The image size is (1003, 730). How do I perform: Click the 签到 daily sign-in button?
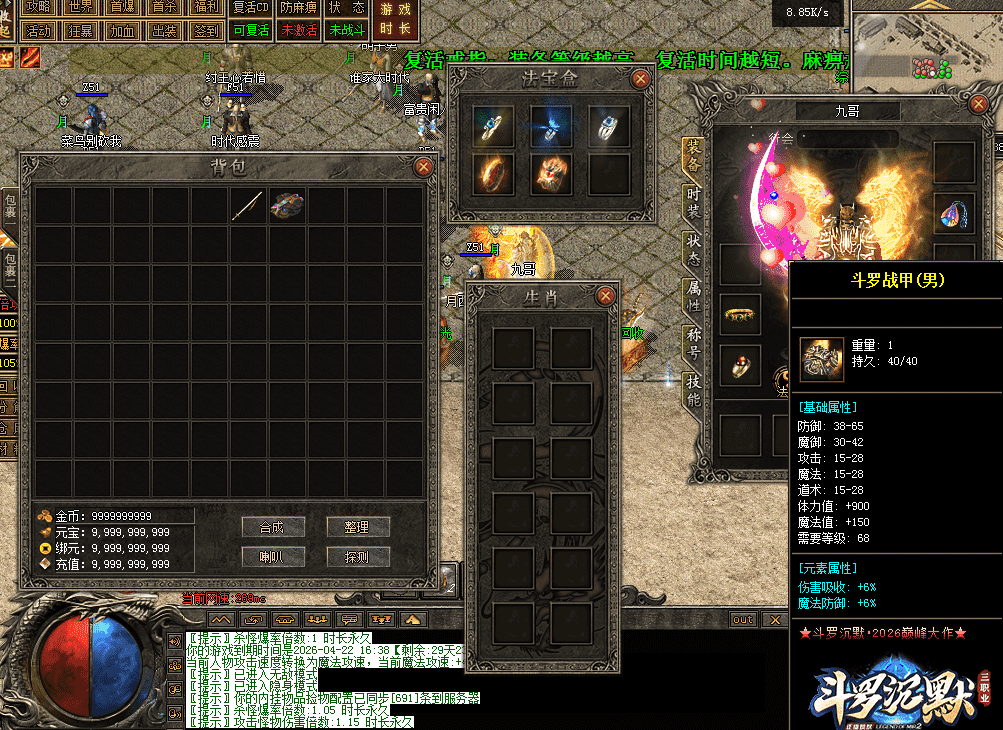(x=207, y=30)
